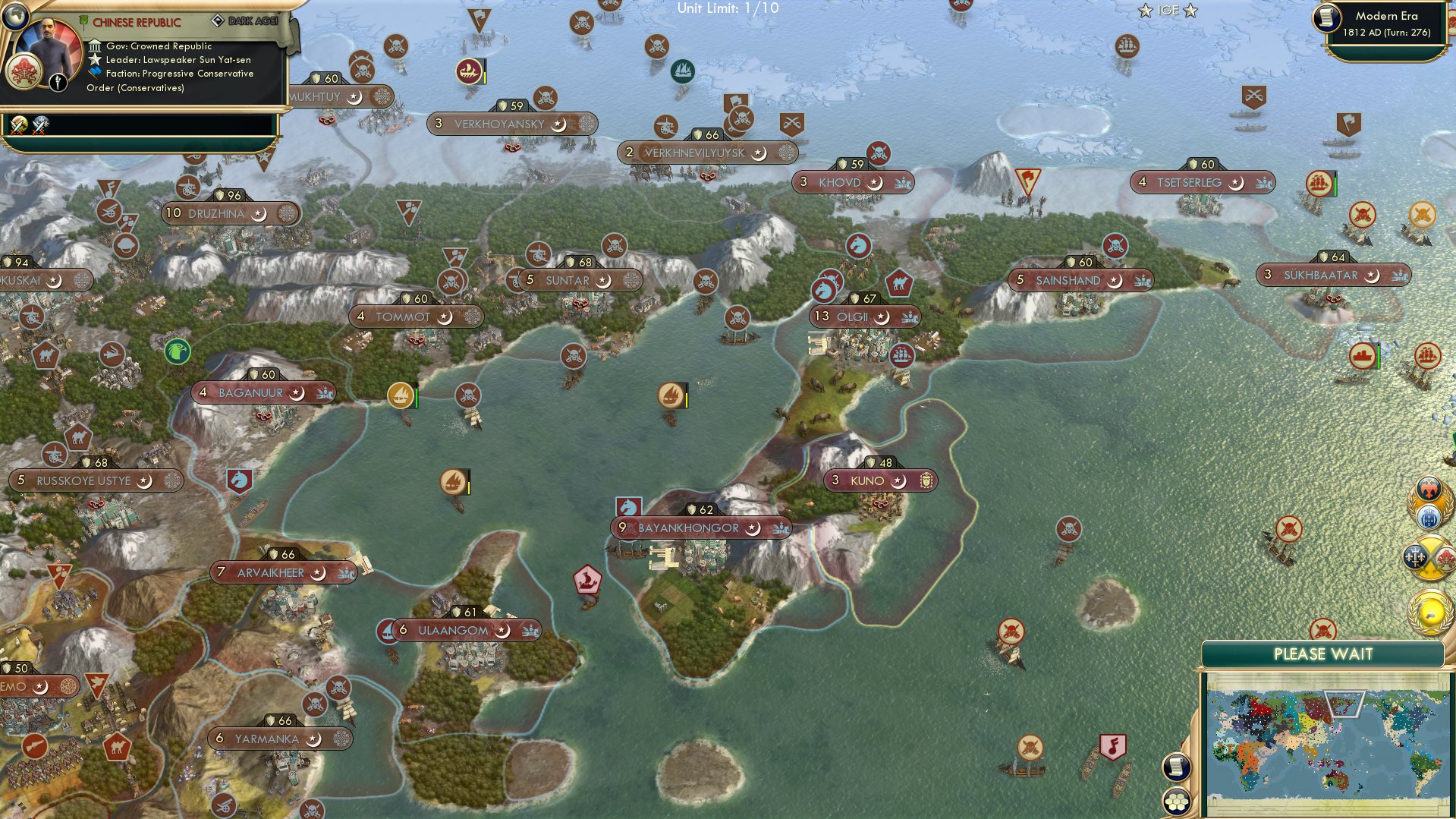The image size is (1456, 819).
Task: Click the green health bar beside the frigate
Action: click(1337, 184)
